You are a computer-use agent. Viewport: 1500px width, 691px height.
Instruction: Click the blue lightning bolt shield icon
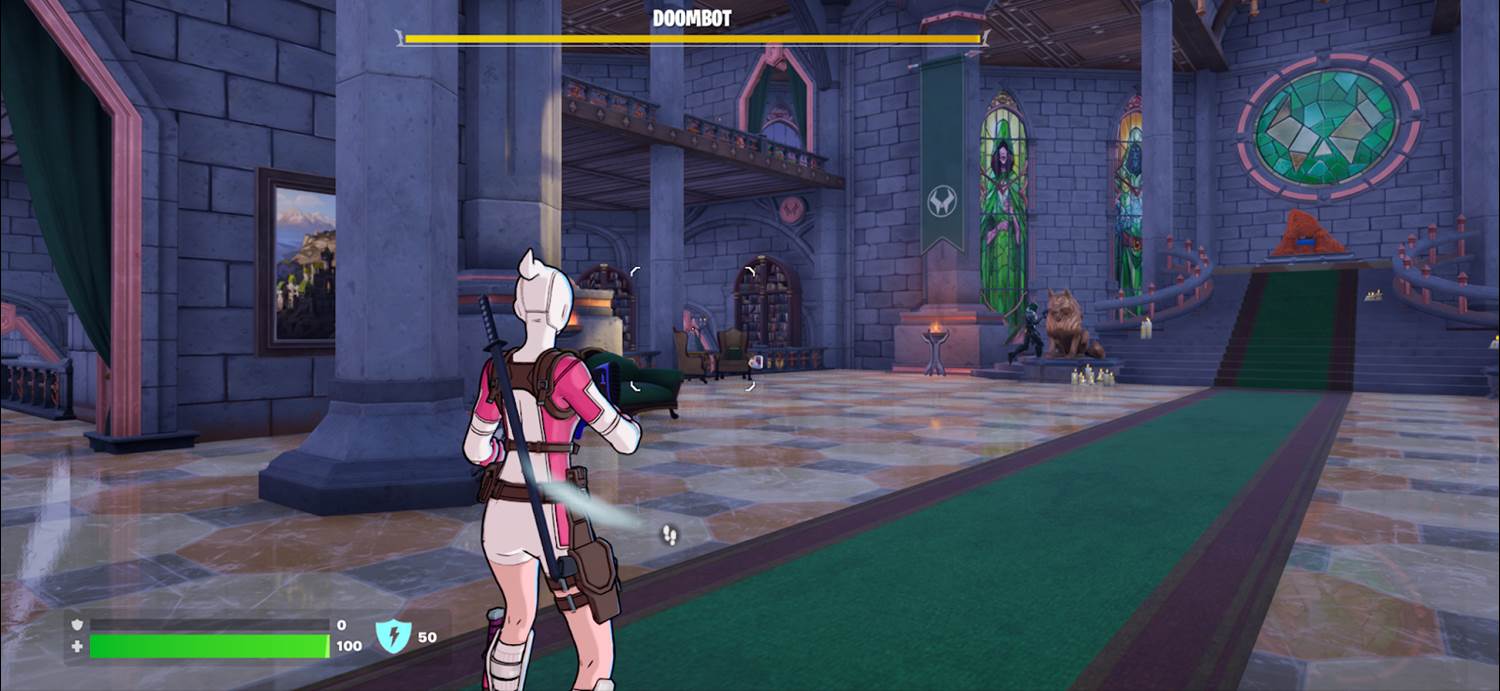point(393,636)
